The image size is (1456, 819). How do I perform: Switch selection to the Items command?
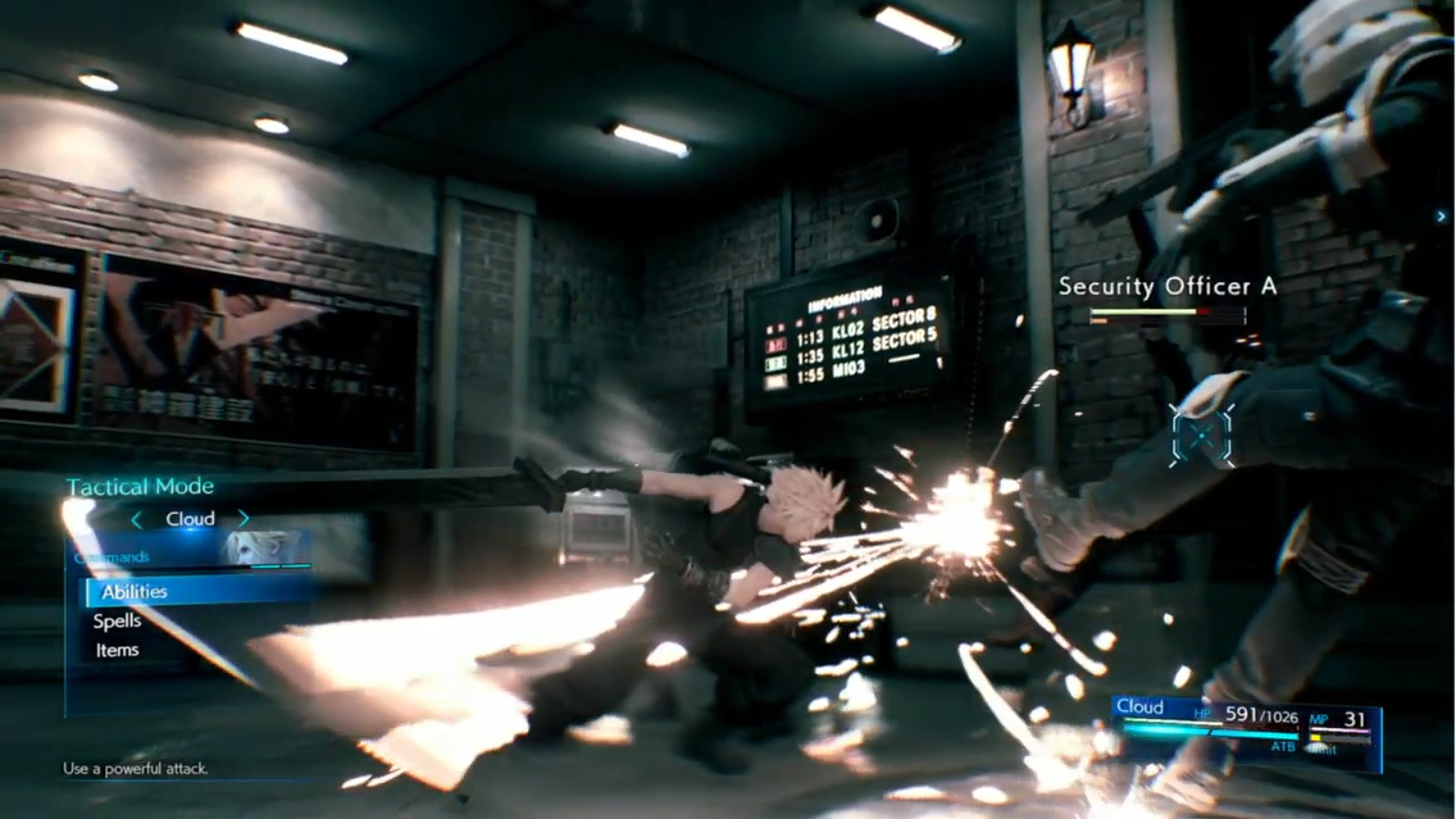tap(116, 650)
